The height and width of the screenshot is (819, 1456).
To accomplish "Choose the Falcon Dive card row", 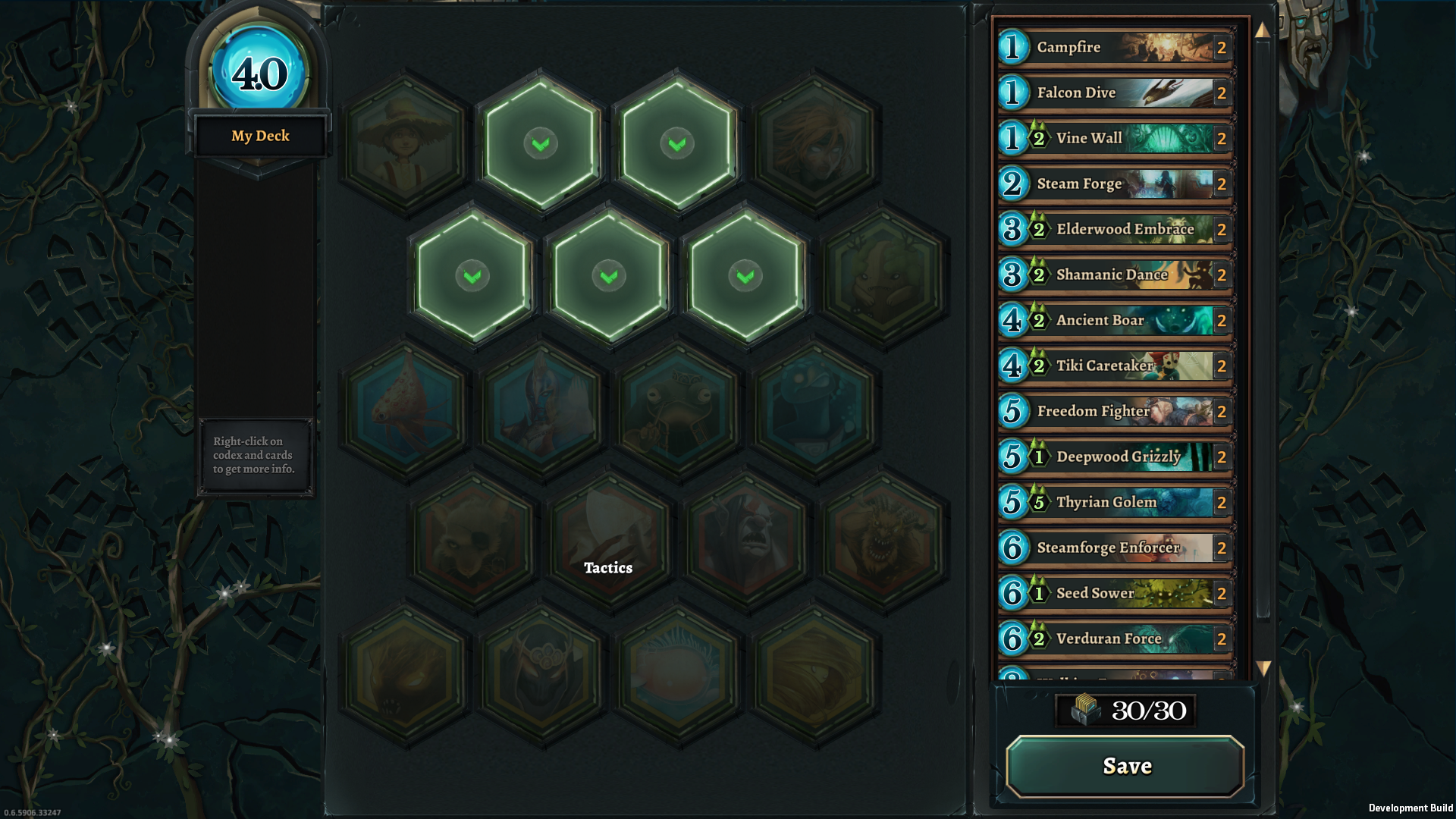I will point(1115,93).
